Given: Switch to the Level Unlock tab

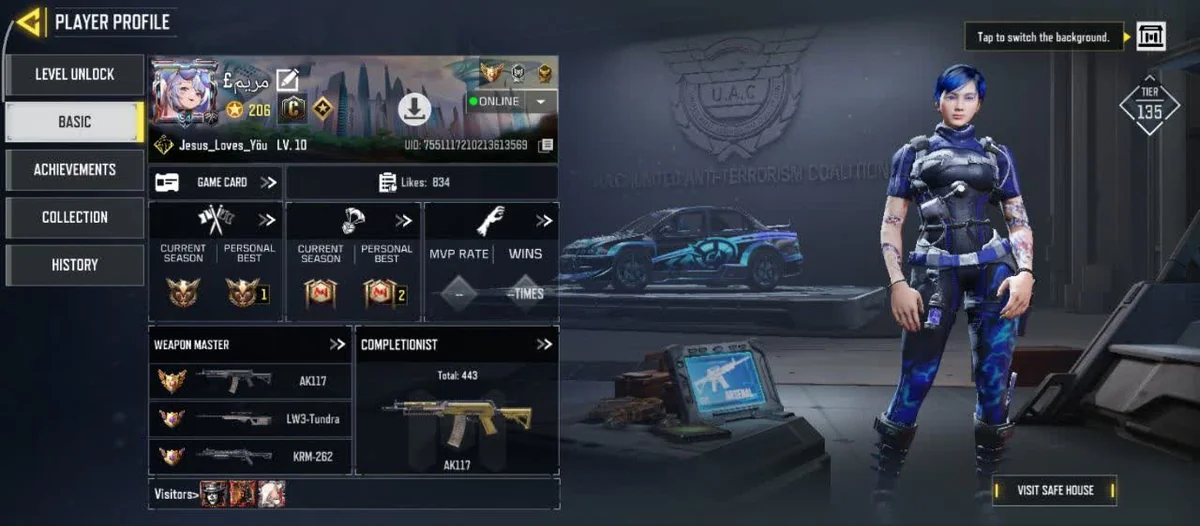Looking at the screenshot, I should point(75,75).
